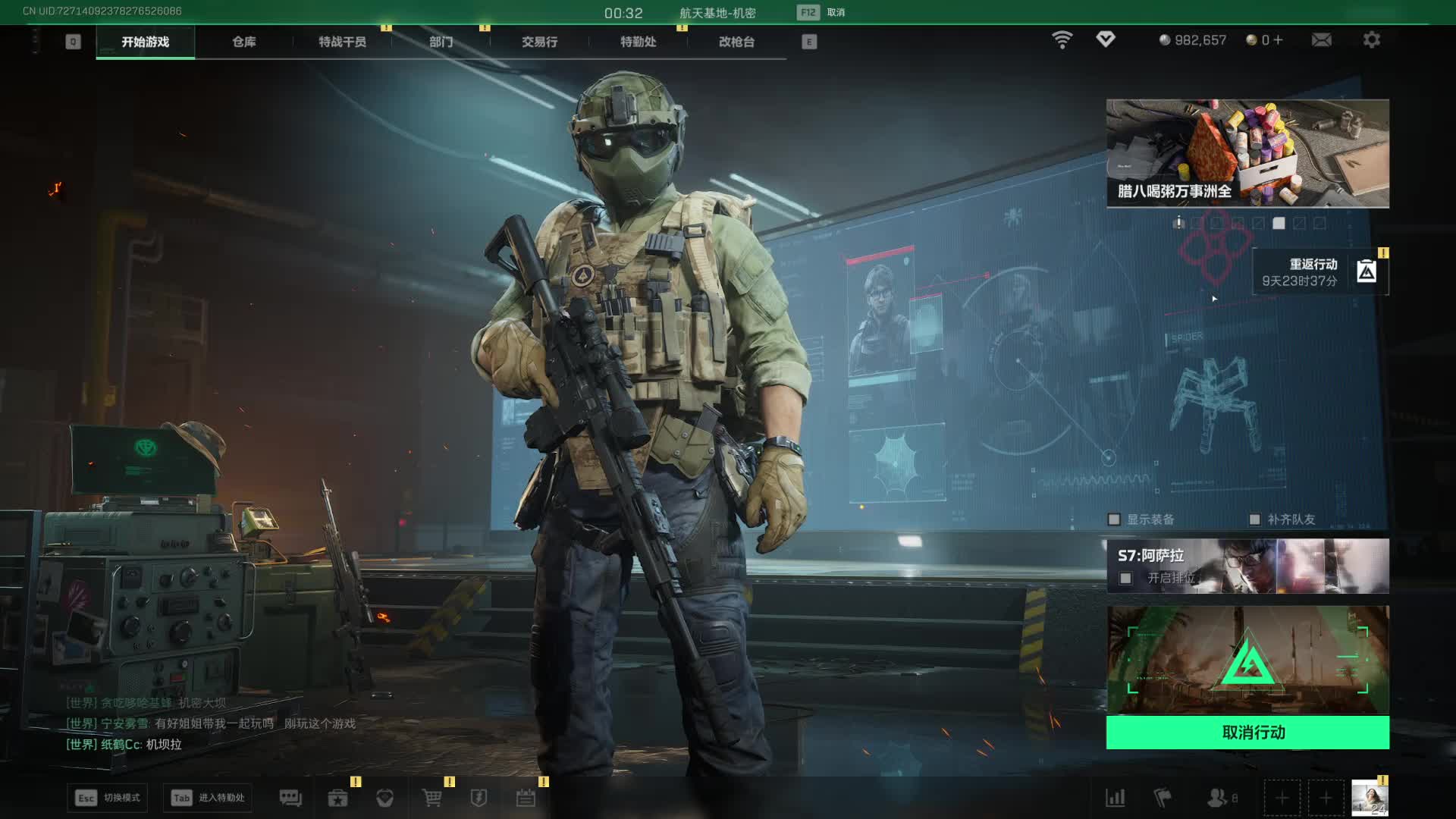Open the shopping cart store icon

click(x=431, y=798)
